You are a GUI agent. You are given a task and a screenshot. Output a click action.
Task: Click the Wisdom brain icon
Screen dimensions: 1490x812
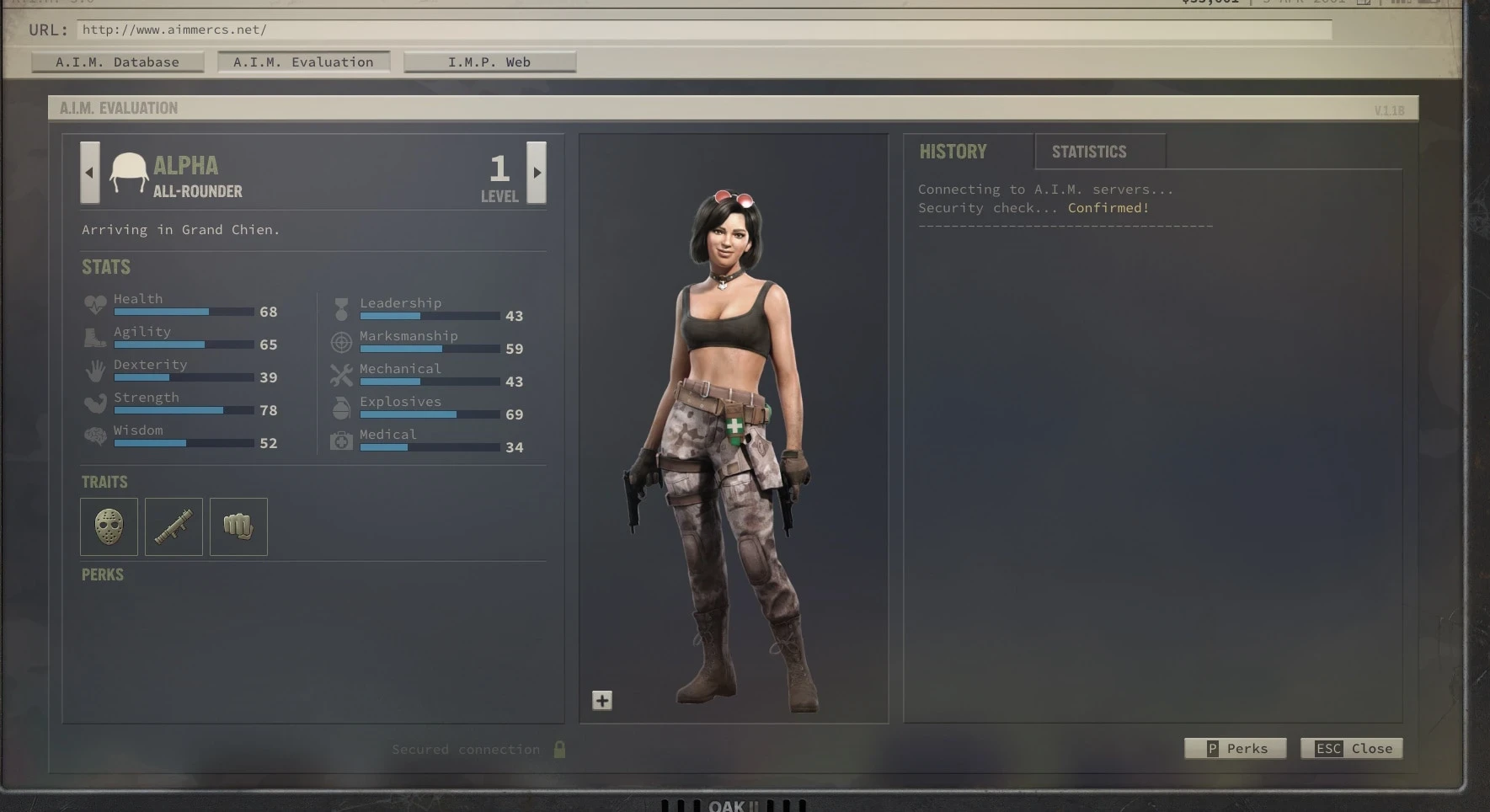(x=95, y=436)
